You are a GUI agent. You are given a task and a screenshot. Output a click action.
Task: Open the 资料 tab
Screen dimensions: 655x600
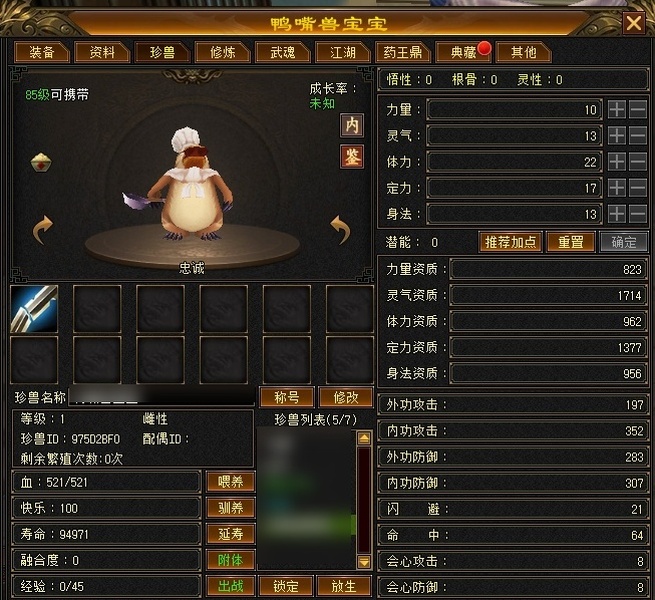(101, 52)
